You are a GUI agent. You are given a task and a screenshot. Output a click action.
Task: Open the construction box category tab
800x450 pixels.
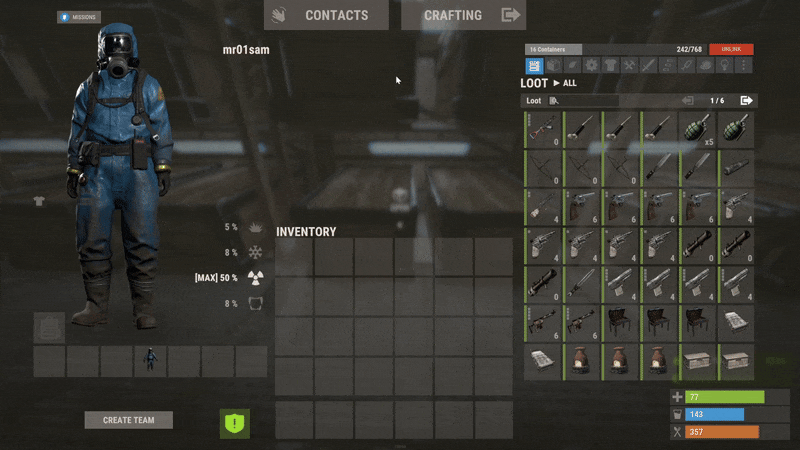click(554, 66)
